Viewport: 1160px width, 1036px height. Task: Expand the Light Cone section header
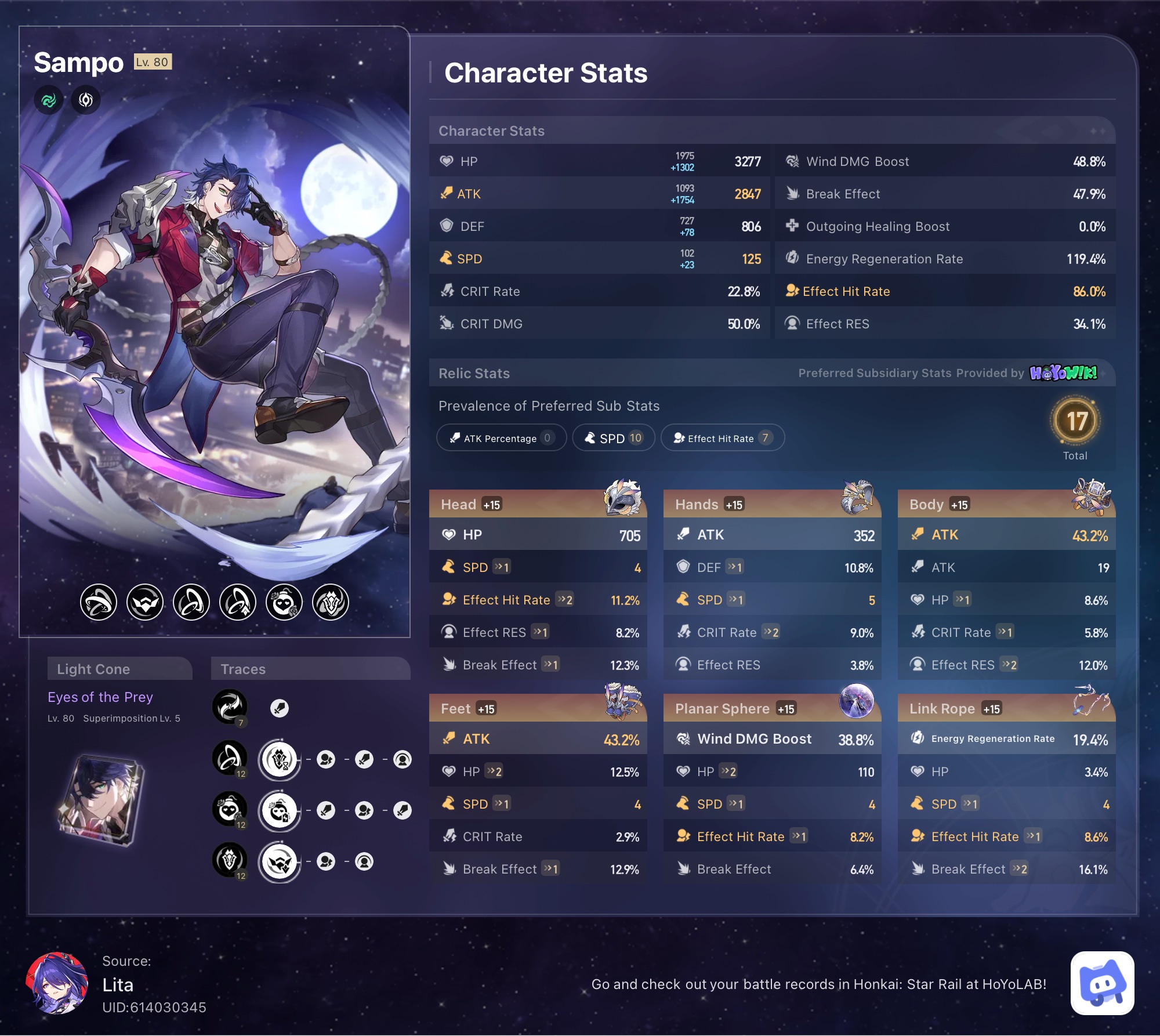(119, 669)
